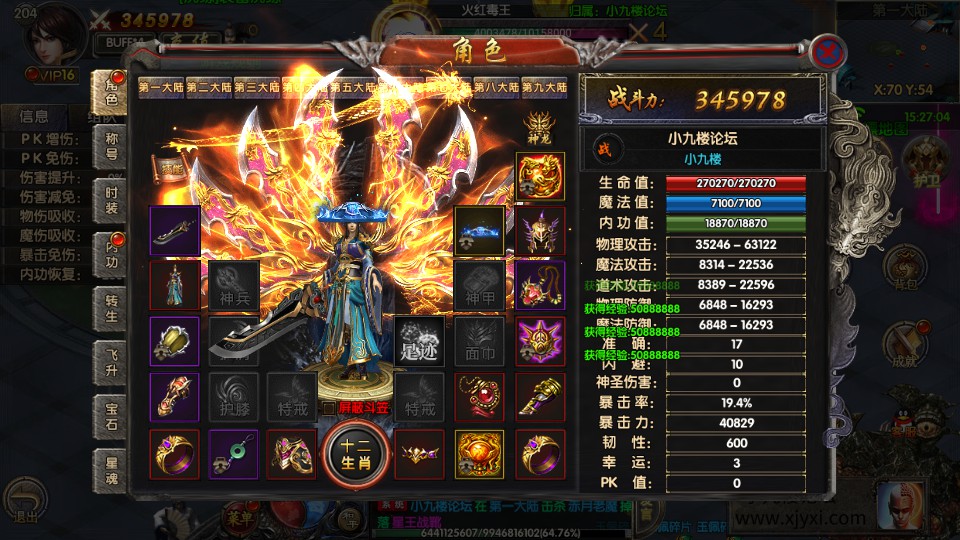Select the equipped black sword weapon slot
Screen dimensions: 960x540
[174, 230]
